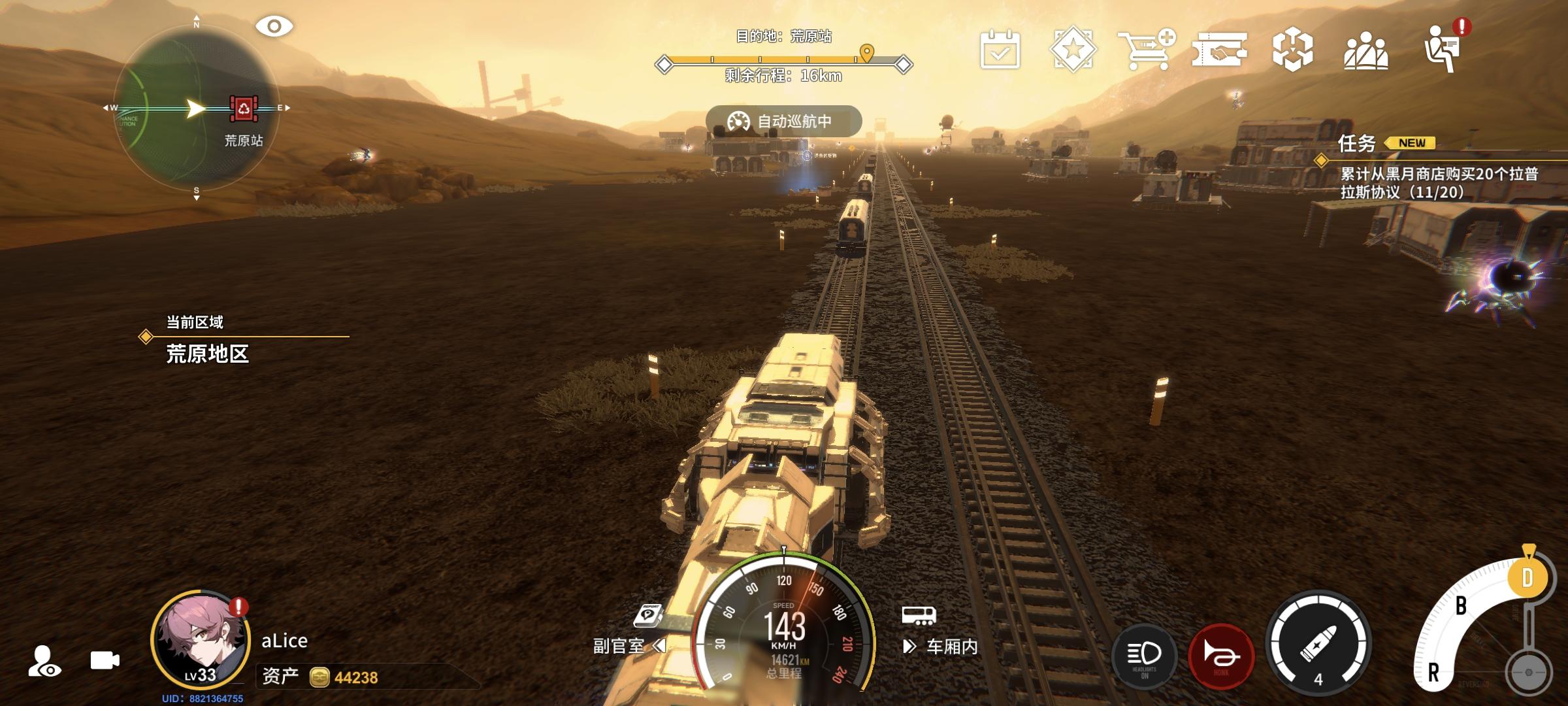The height and width of the screenshot is (706, 1568).
Task: Open the cube module icon
Action: pos(1292,50)
